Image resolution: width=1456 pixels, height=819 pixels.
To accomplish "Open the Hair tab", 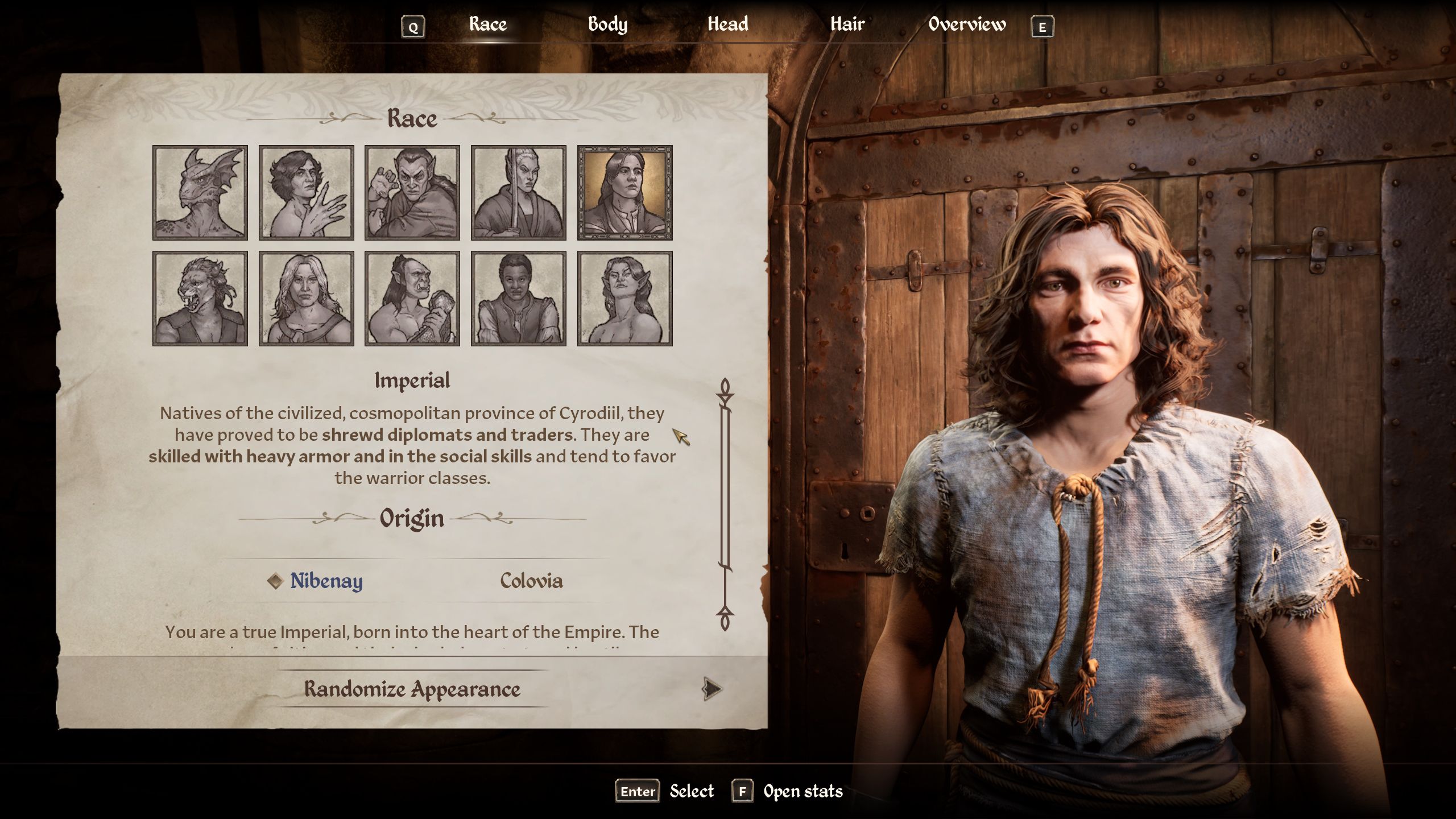I will point(847,24).
